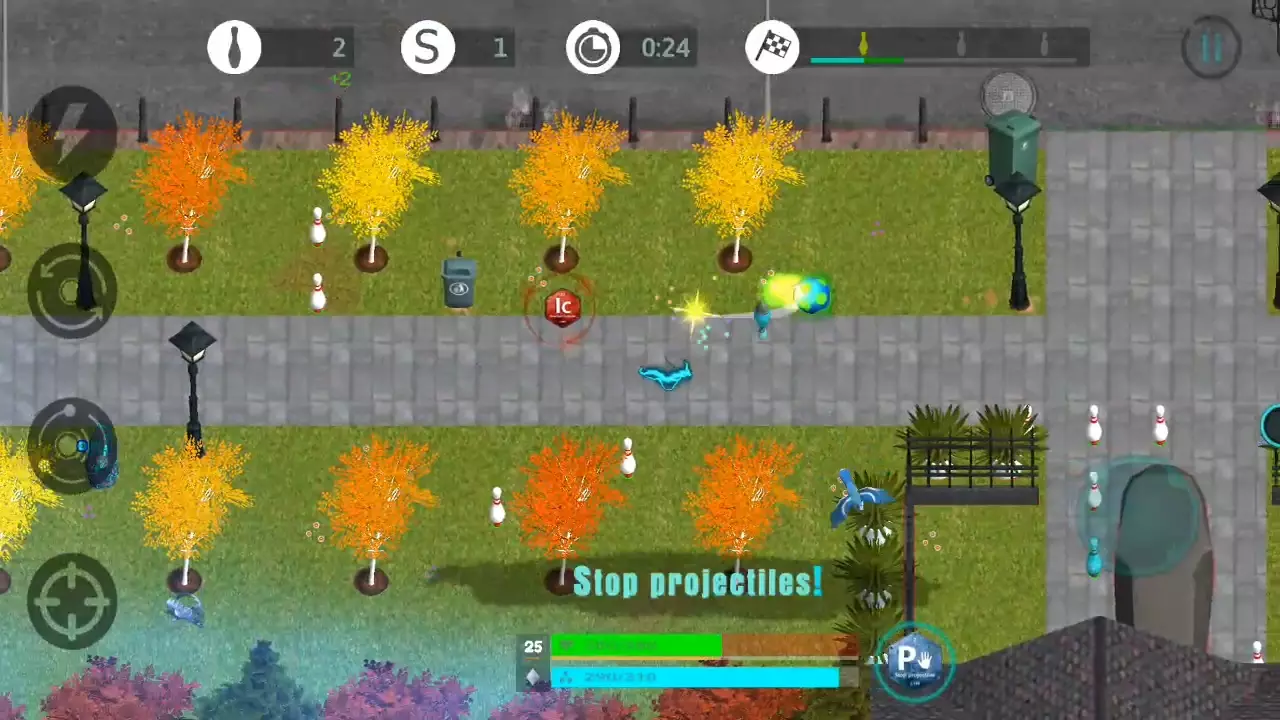
Task: Click the checkered flag progress icon
Action: coord(771,47)
